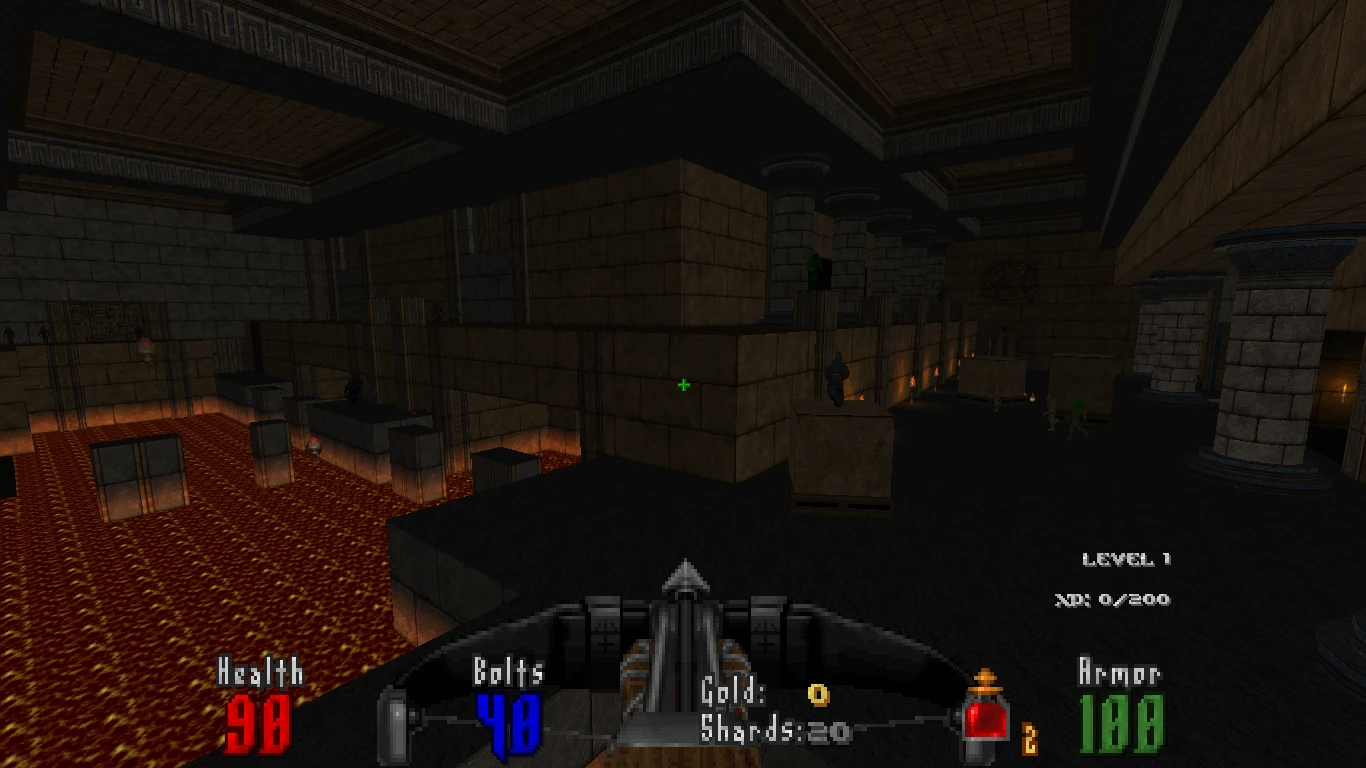Screen dimensions: 1366x768
Task: Click the green-helmeted enemy on the far right
Action: [x=1077, y=411]
